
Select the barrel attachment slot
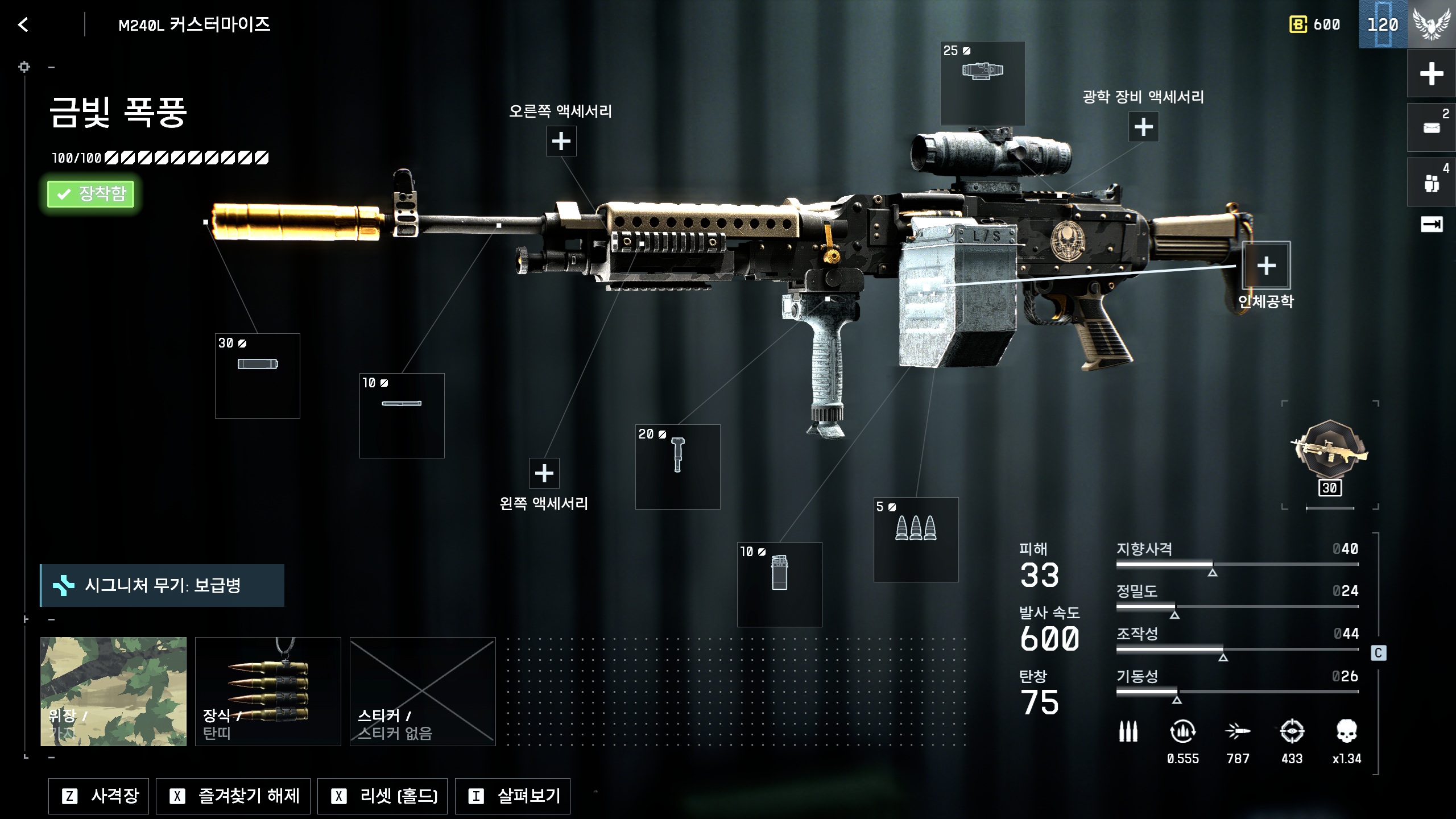[x=402, y=415]
